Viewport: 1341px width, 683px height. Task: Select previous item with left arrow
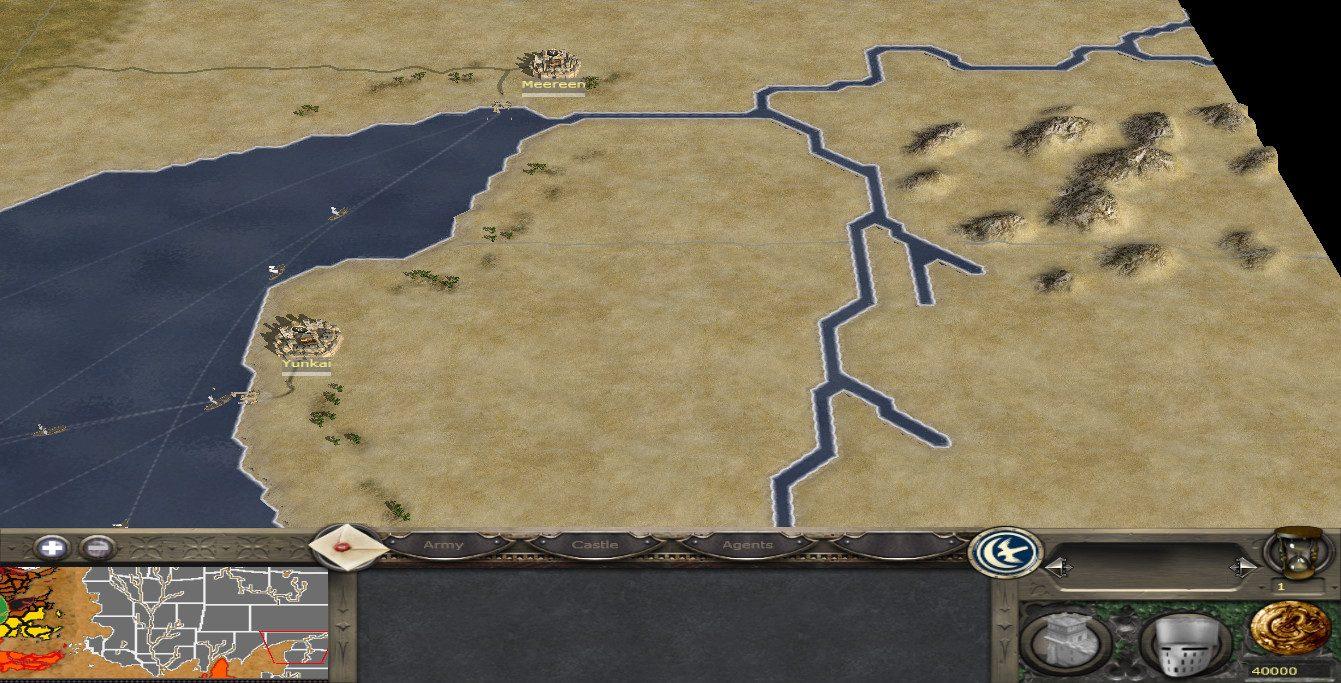click(x=1056, y=567)
